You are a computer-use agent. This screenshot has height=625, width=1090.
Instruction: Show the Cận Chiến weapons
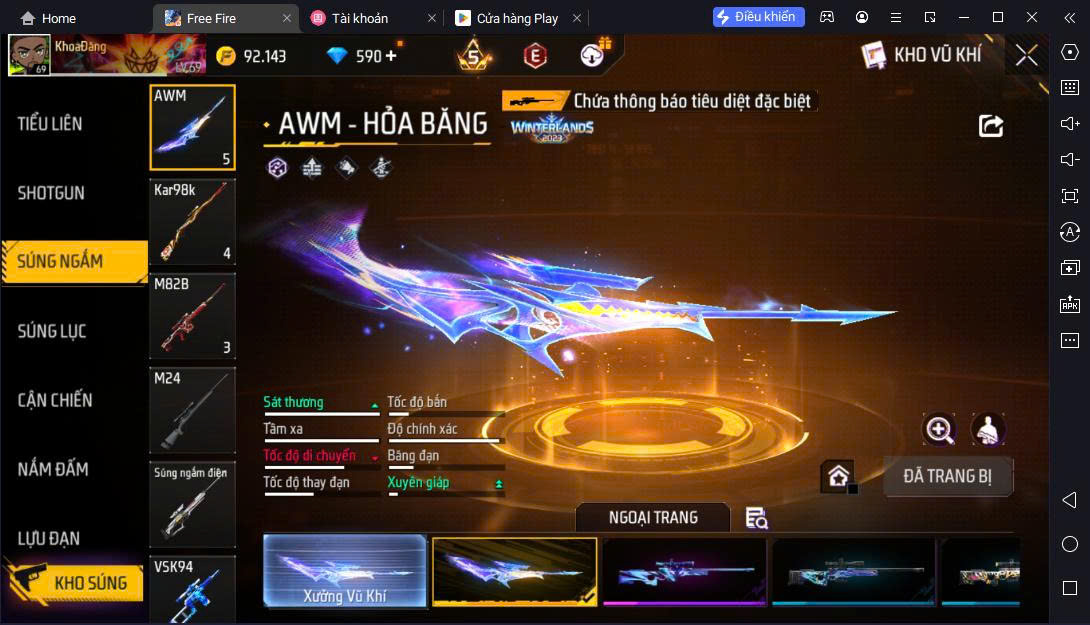54,400
